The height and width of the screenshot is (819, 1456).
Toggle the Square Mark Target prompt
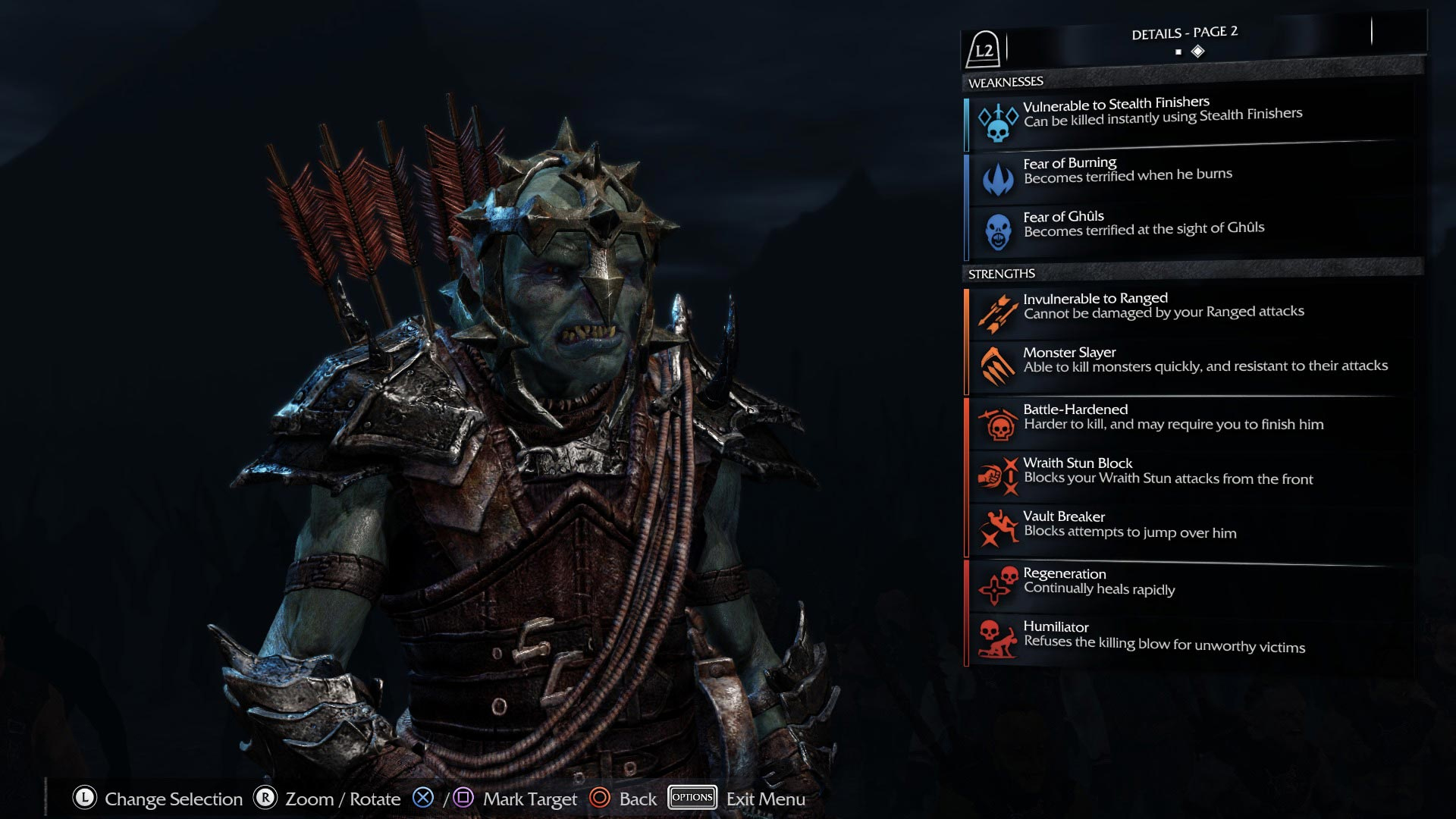tap(463, 797)
